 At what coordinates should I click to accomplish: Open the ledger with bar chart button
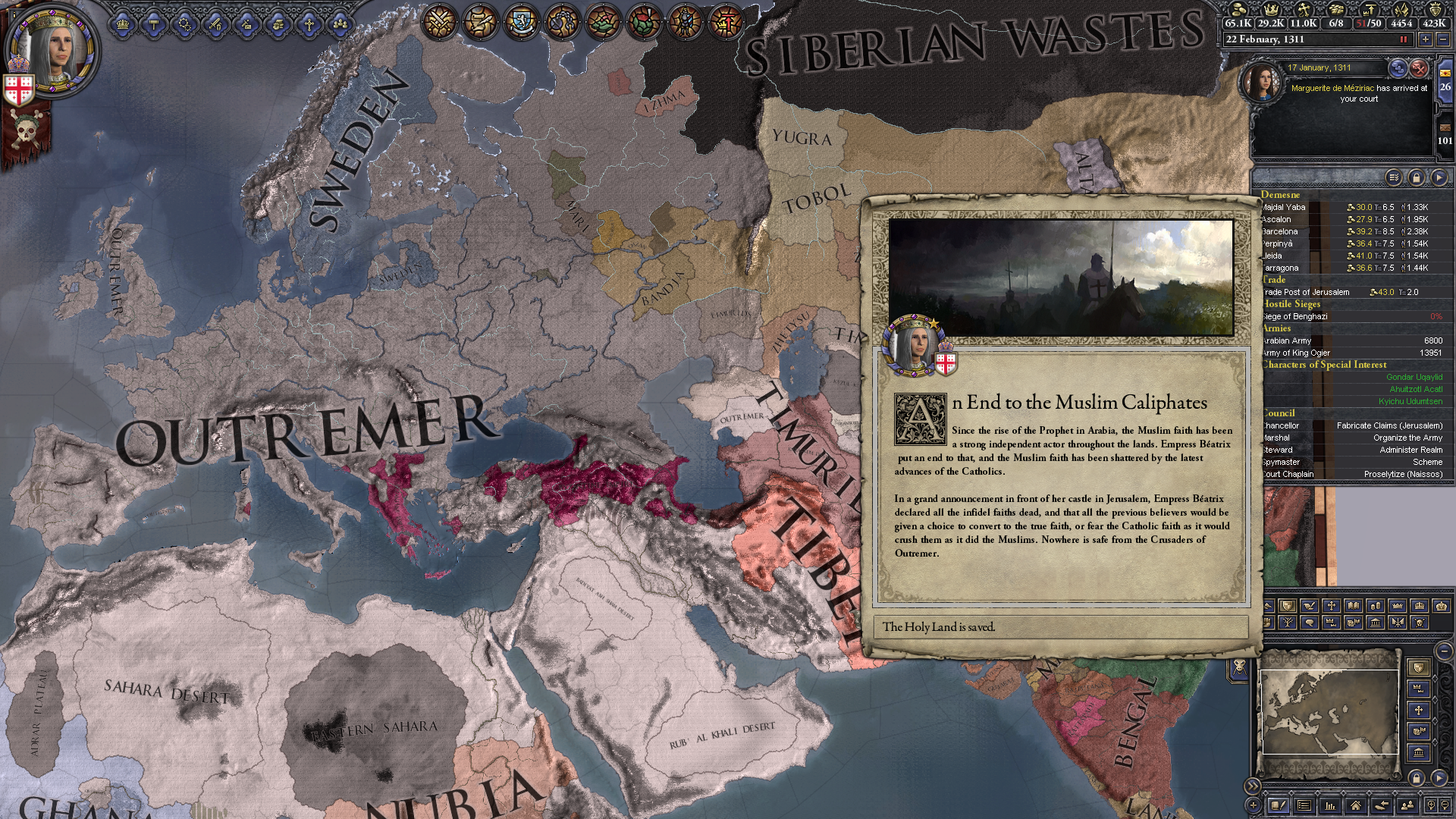[1330, 805]
